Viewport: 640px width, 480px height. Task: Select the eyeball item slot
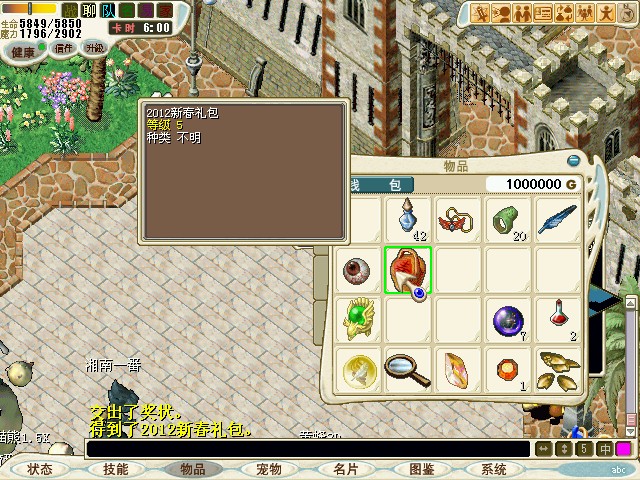tap(358, 270)
